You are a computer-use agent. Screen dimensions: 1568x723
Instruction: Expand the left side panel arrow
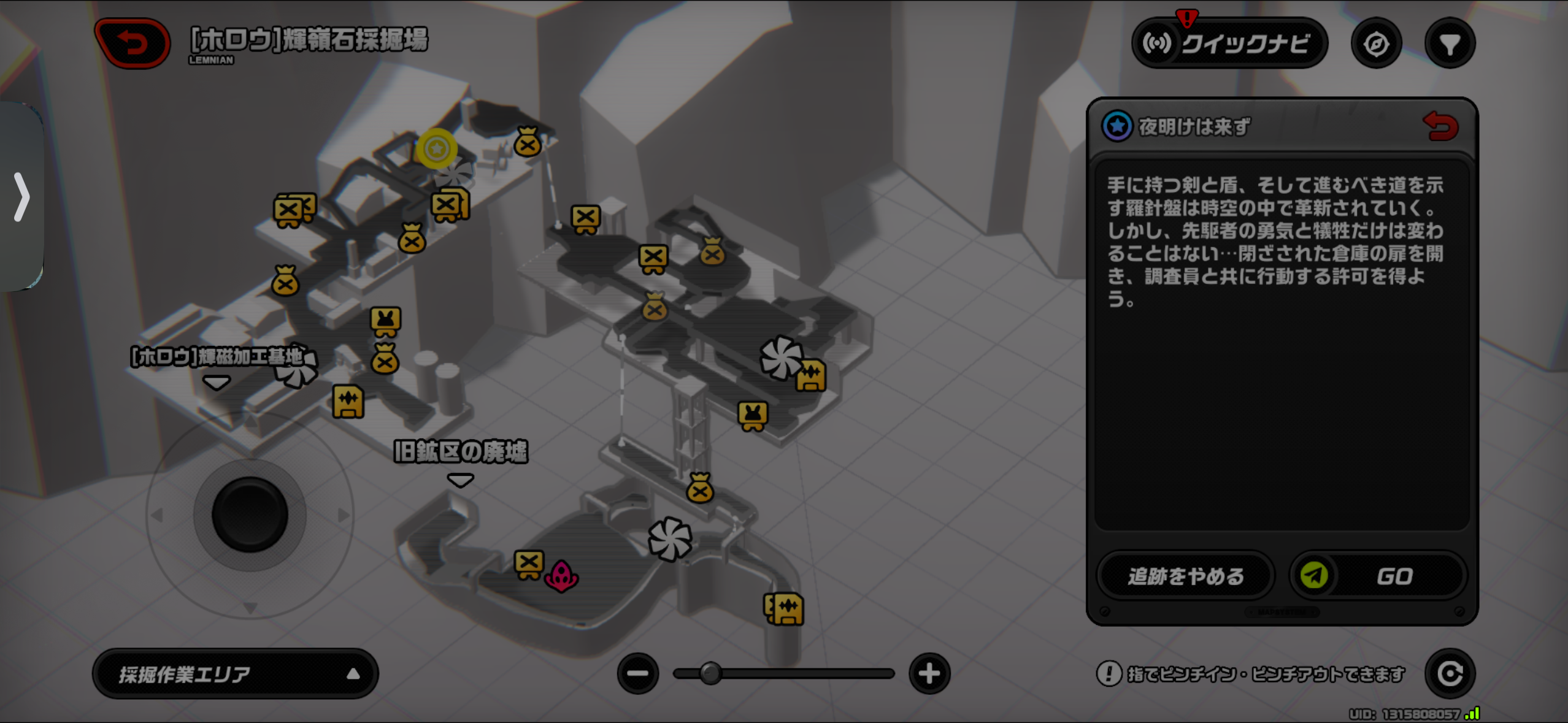coord(21,196)
